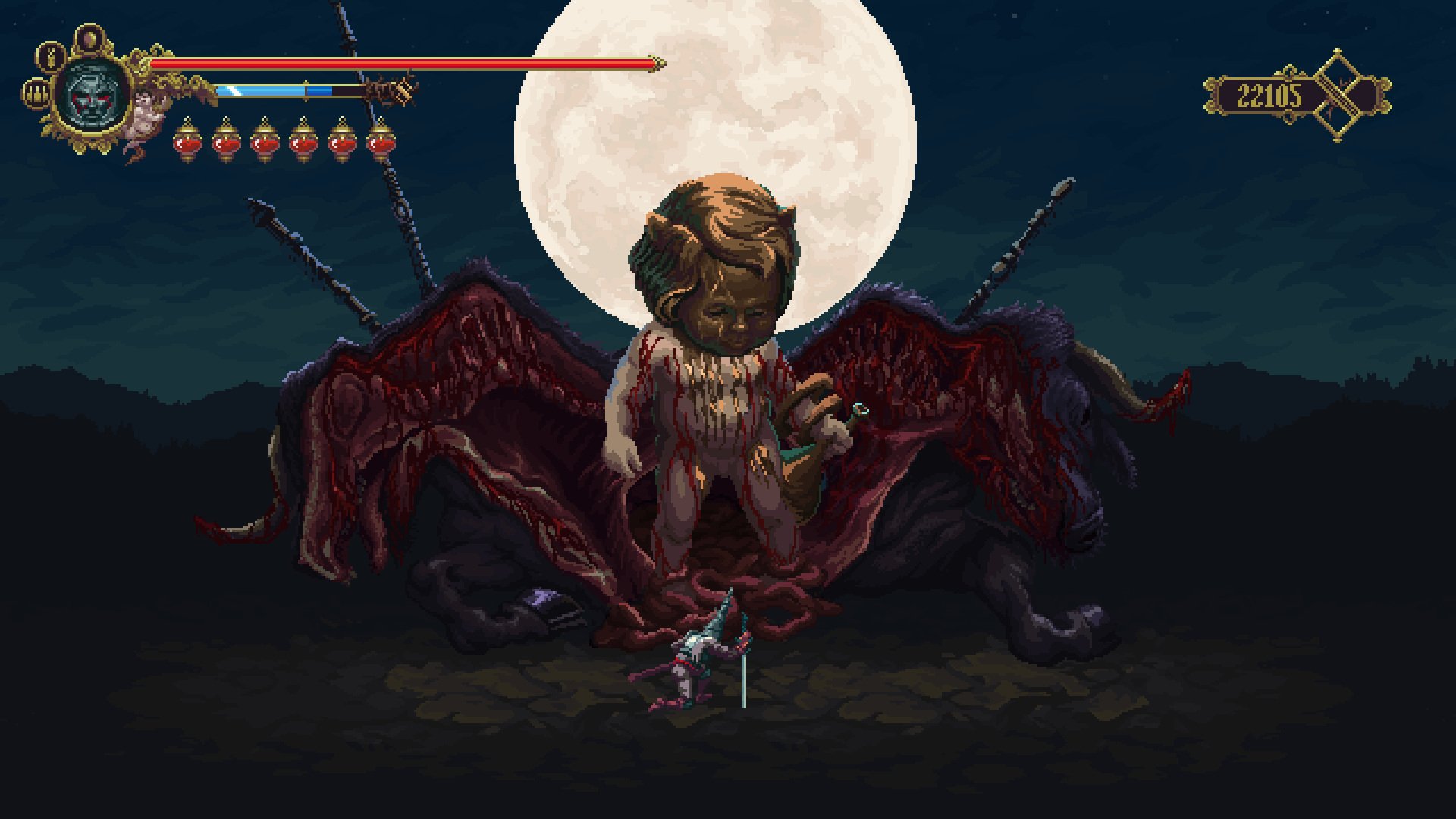Screen dimensions: 1456x819
Task: Click the three-pronged crown icon left of portrait
Action: tap(36, 93)
